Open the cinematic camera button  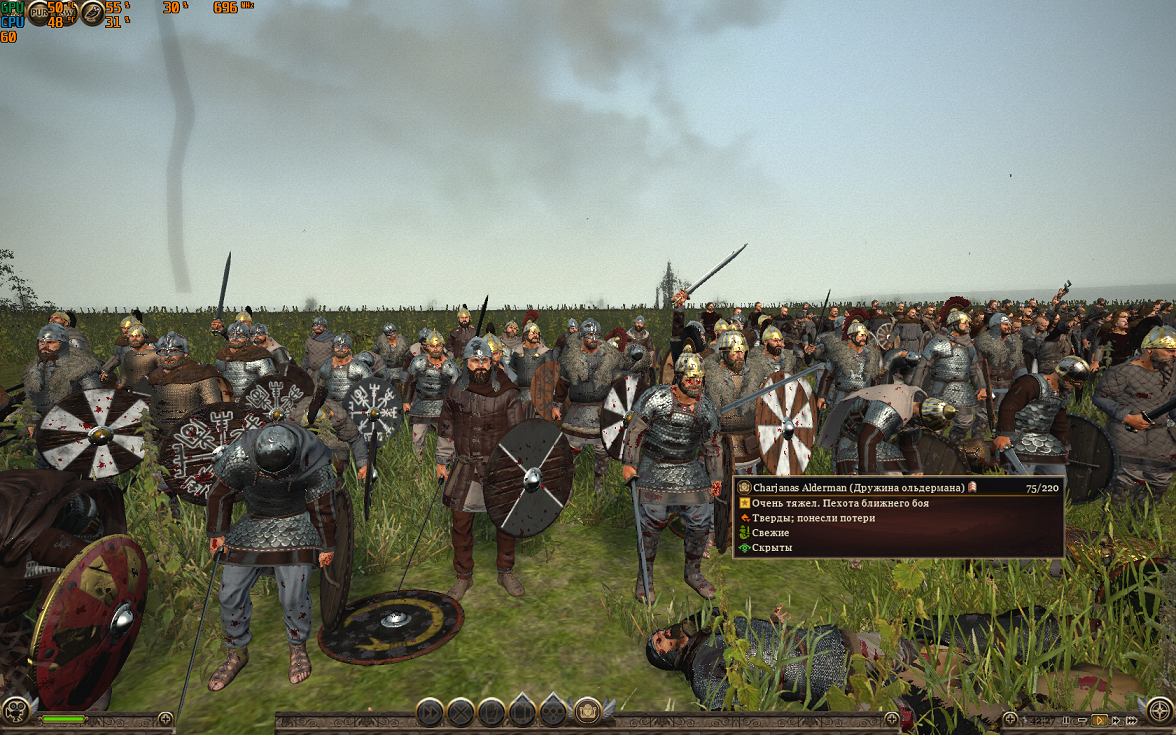tap(17, 712)
